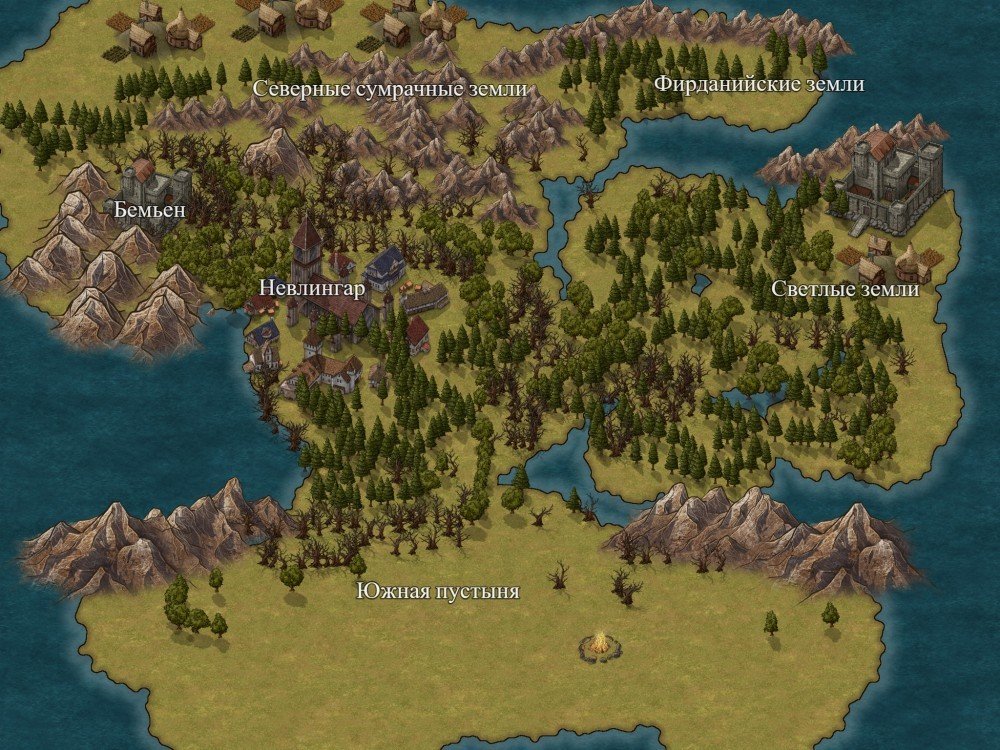
Task: Select the Невлингар location label
Action: [x=311, y=287]
